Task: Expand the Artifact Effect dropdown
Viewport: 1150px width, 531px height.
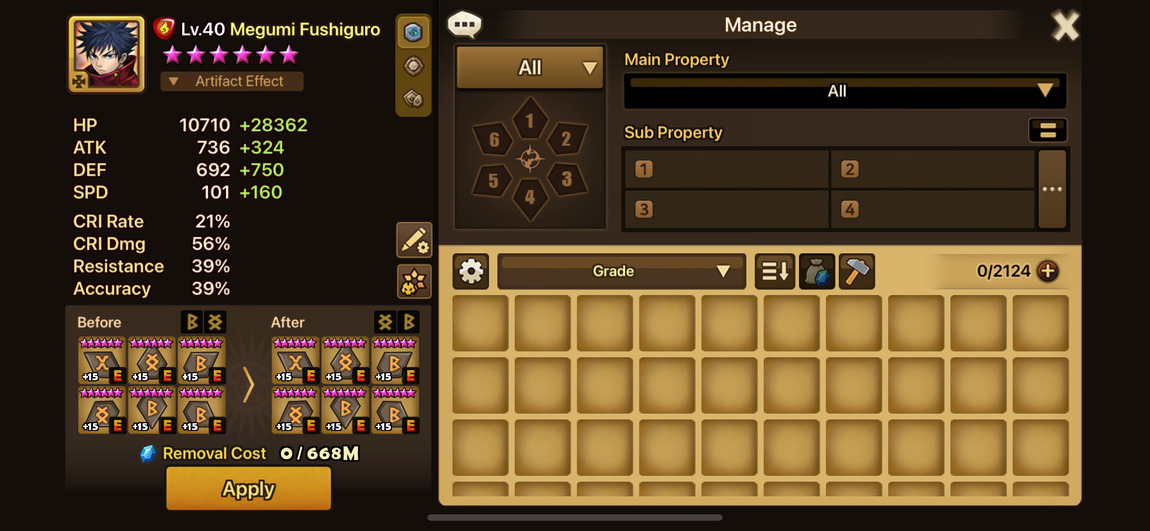Action: (232, 81)
